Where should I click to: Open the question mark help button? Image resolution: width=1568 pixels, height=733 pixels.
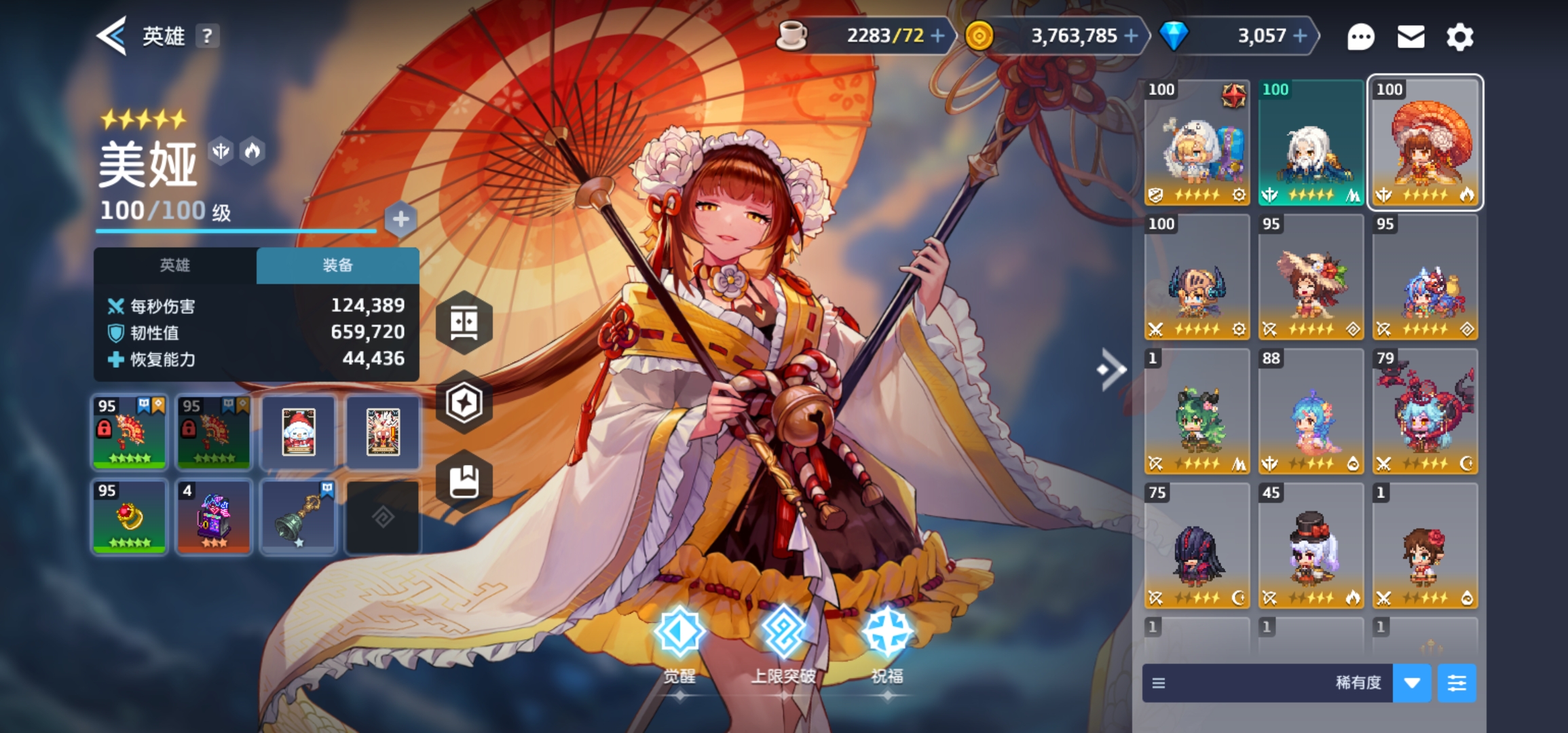[x=207, y=36]
